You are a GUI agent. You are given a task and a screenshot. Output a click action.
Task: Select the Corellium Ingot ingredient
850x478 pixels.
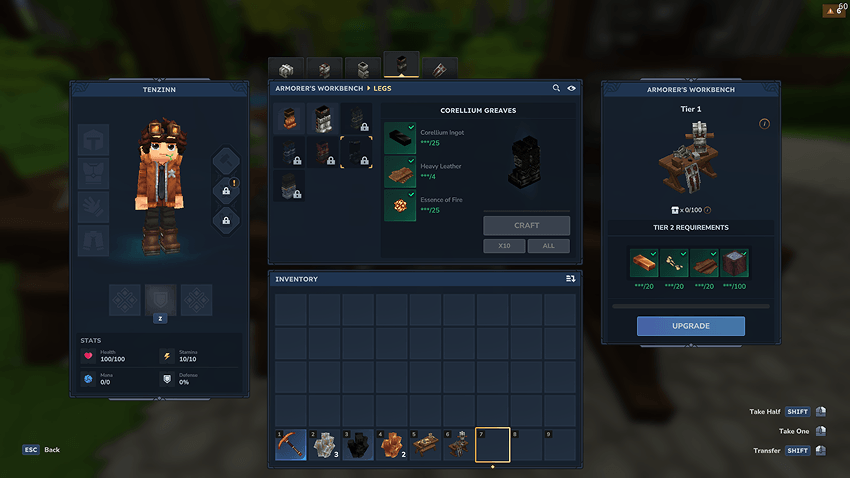[399, 138]
